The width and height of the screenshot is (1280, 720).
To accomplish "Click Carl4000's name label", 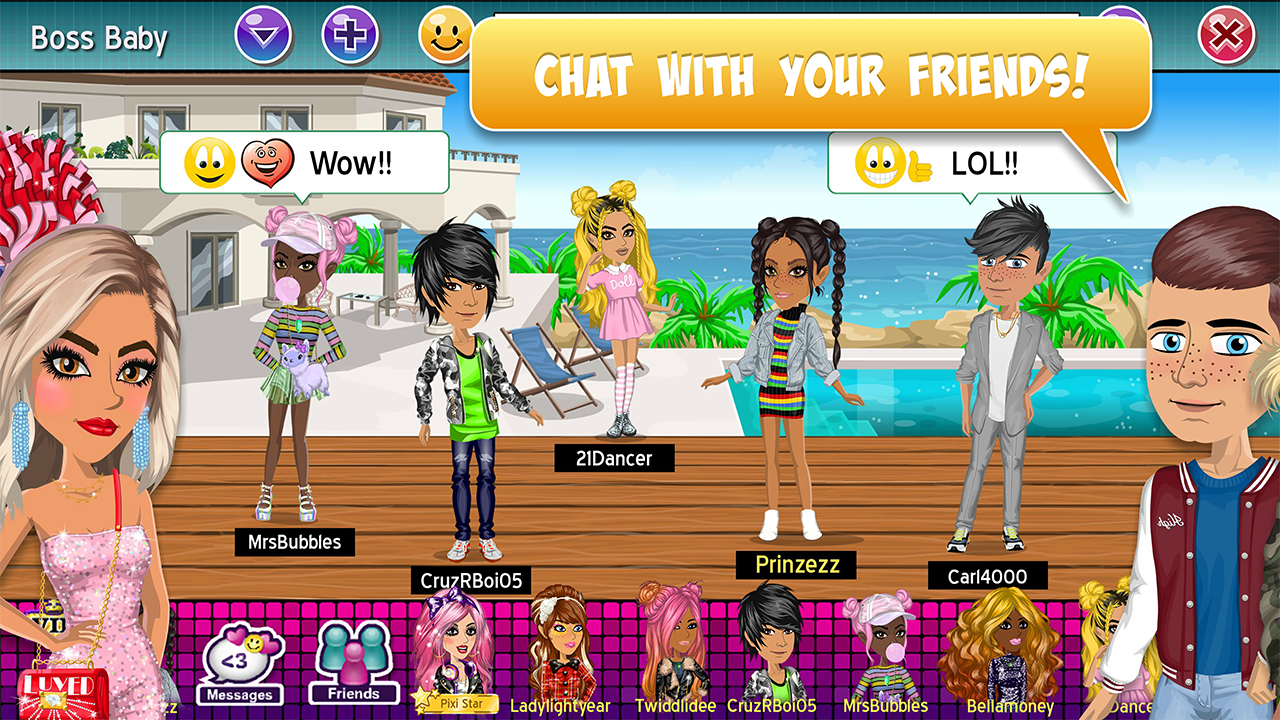I will [986, 576].
